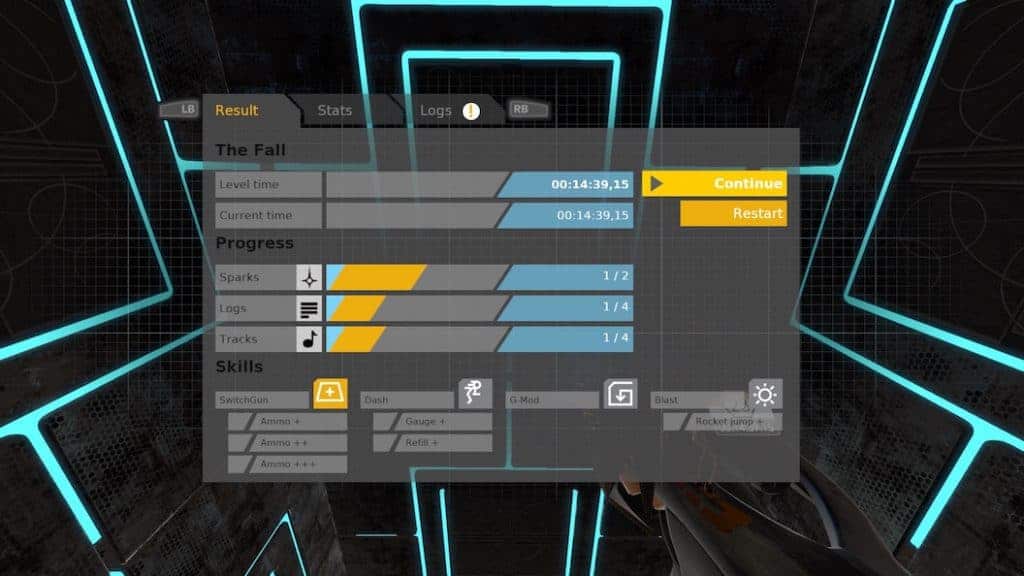Viewport: 1024px width, 576px height.
Task: Pick the Ammo + upgrade
Action: (288, 421)
